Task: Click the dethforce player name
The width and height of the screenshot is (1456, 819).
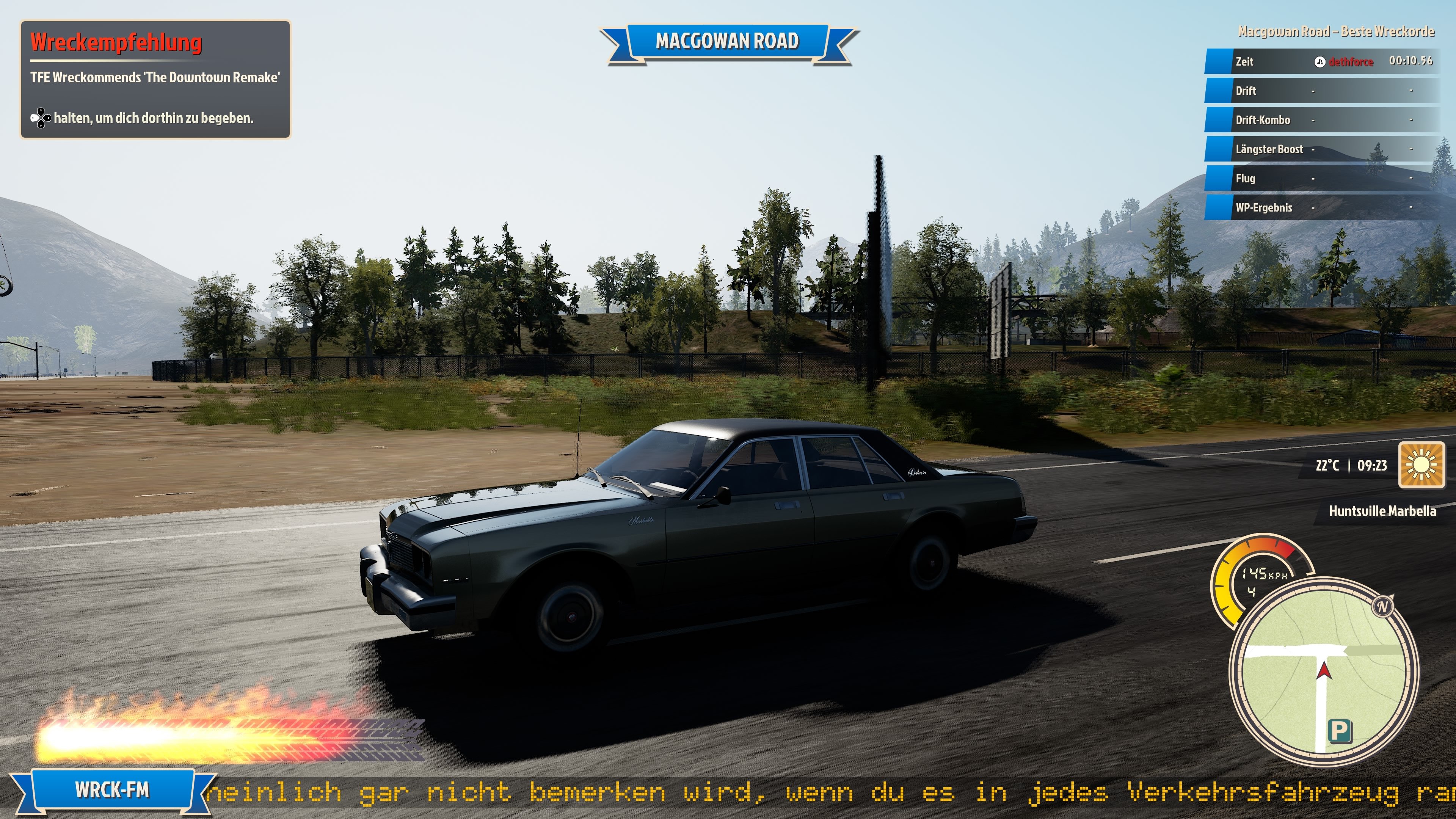Action: click(x=1351, y=62)
